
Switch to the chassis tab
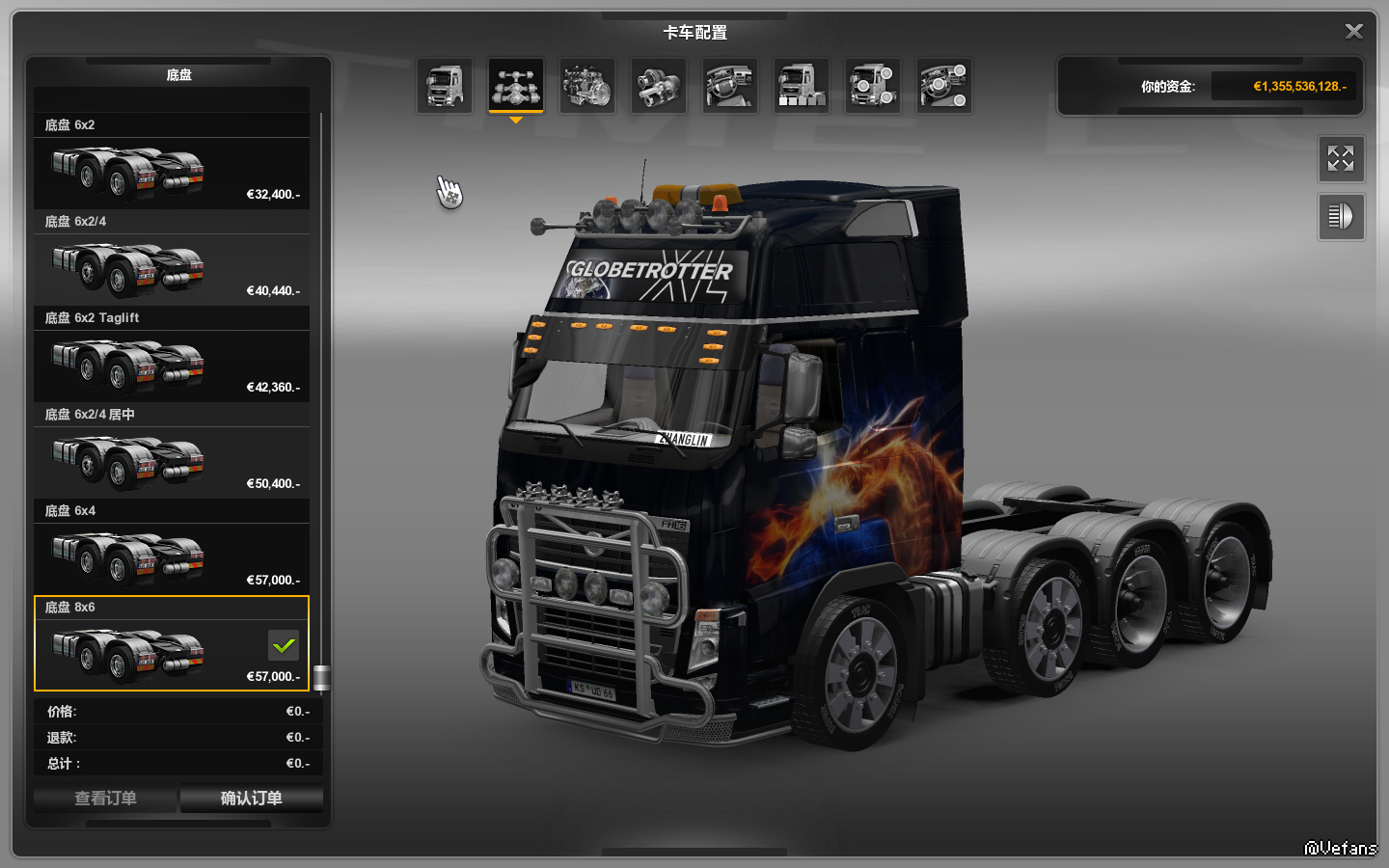tap(516, 86)
